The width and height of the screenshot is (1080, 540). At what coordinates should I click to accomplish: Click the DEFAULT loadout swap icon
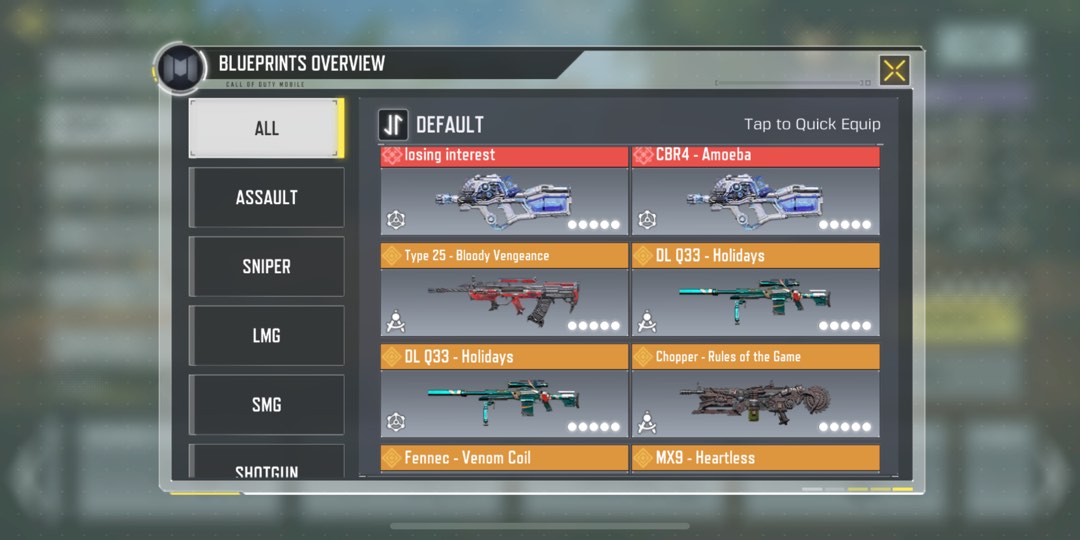tap(393, 125)
